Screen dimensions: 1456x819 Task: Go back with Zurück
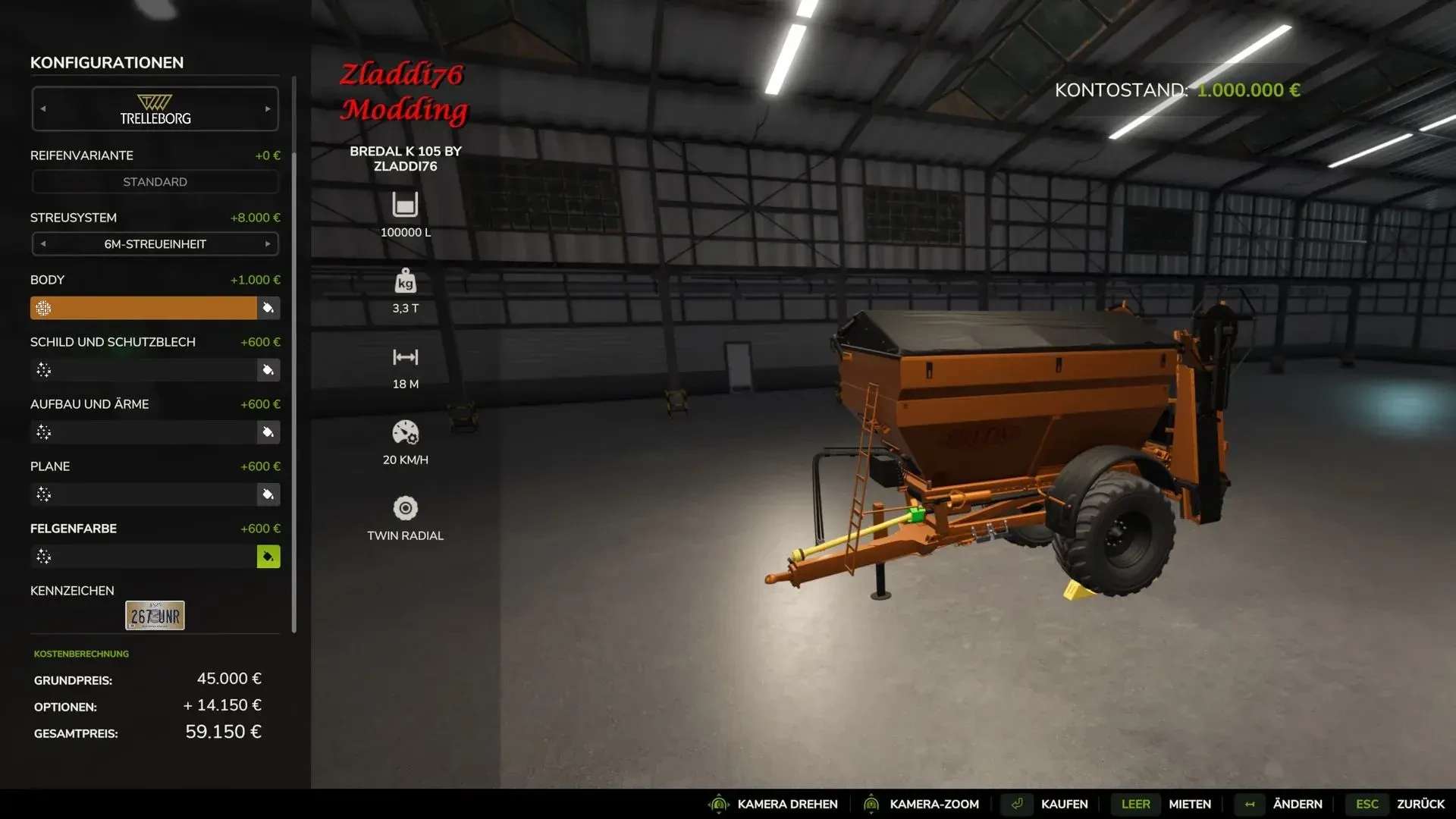click(x=1420, y=804)
